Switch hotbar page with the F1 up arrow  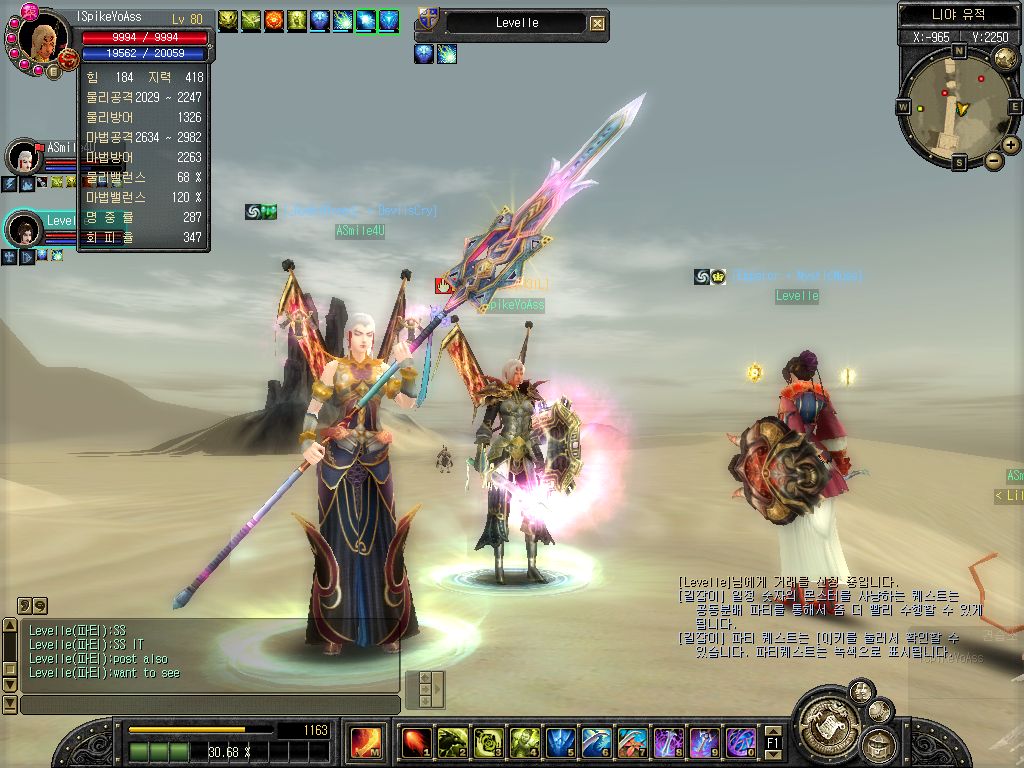[x=773, y=731]
